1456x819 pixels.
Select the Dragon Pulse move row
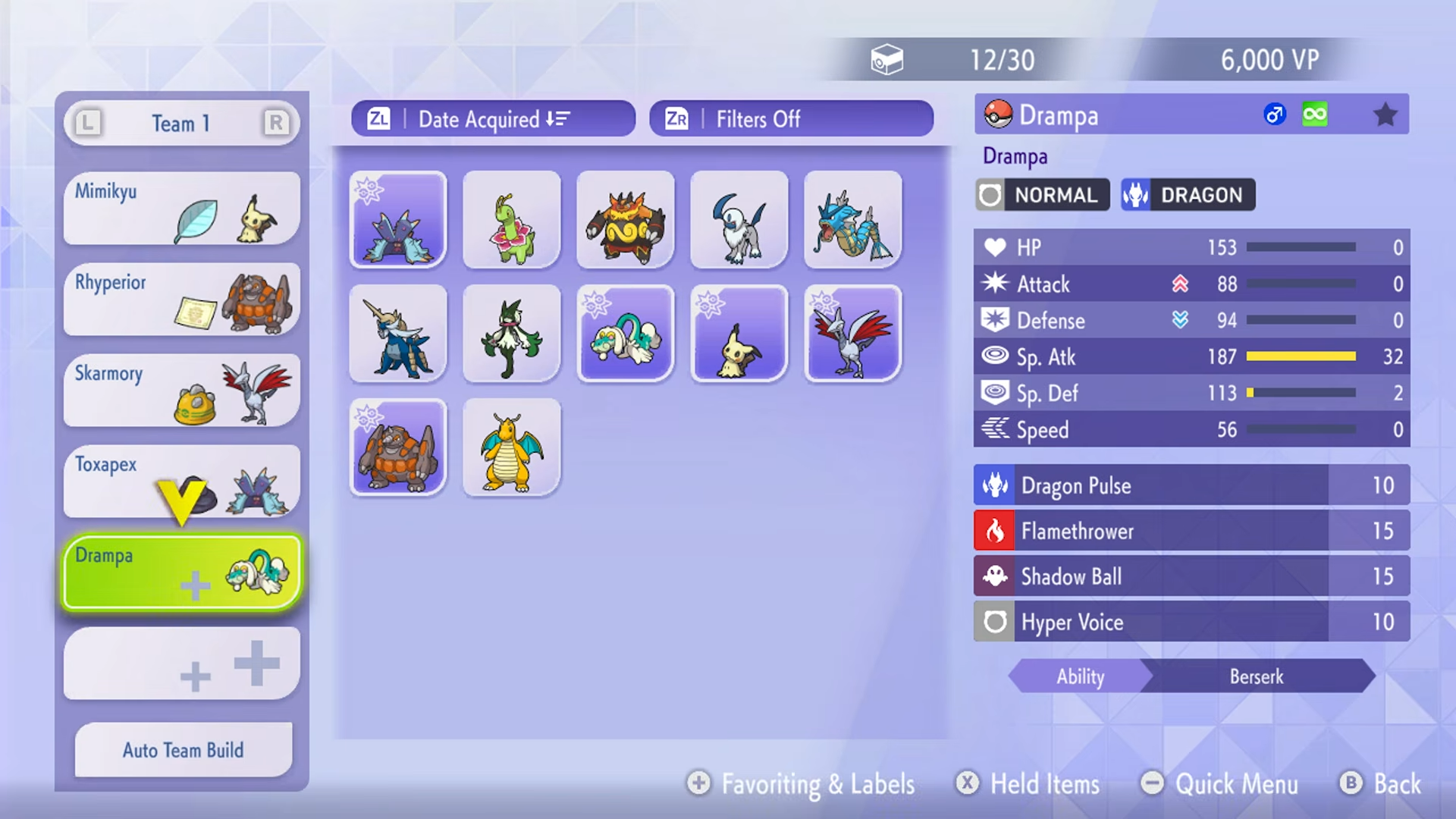pos(1191,485)
